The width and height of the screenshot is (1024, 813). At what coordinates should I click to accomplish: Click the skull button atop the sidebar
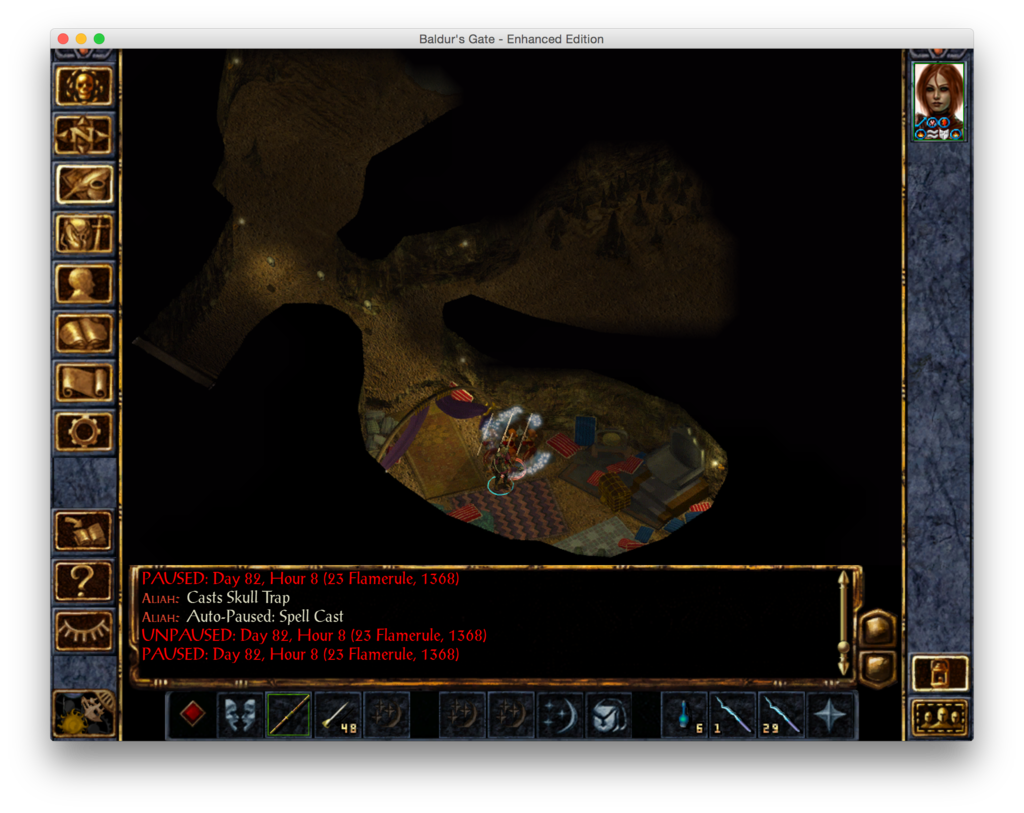tap(84, 86)
